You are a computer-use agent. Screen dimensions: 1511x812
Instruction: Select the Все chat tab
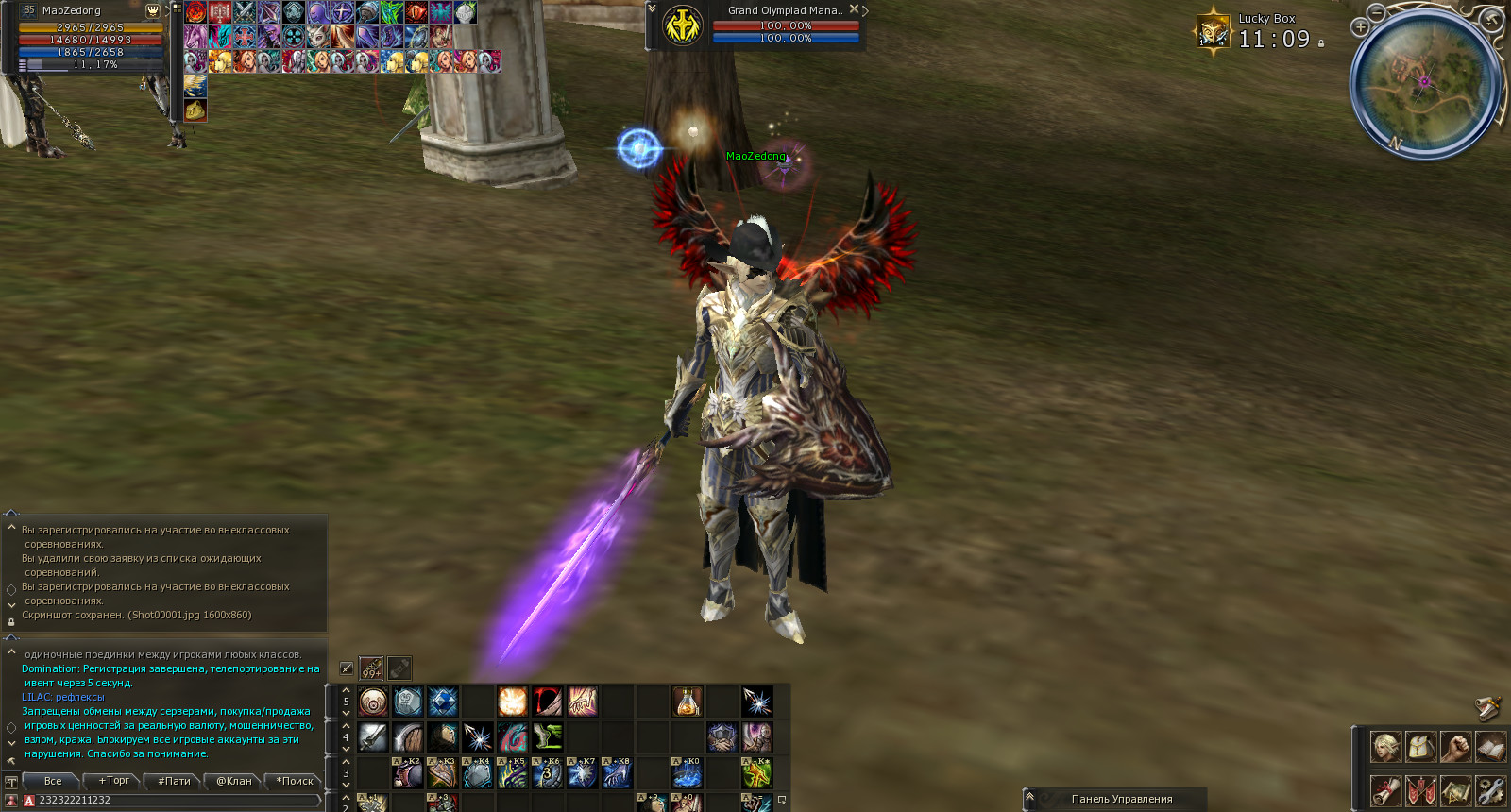(53, 781)
